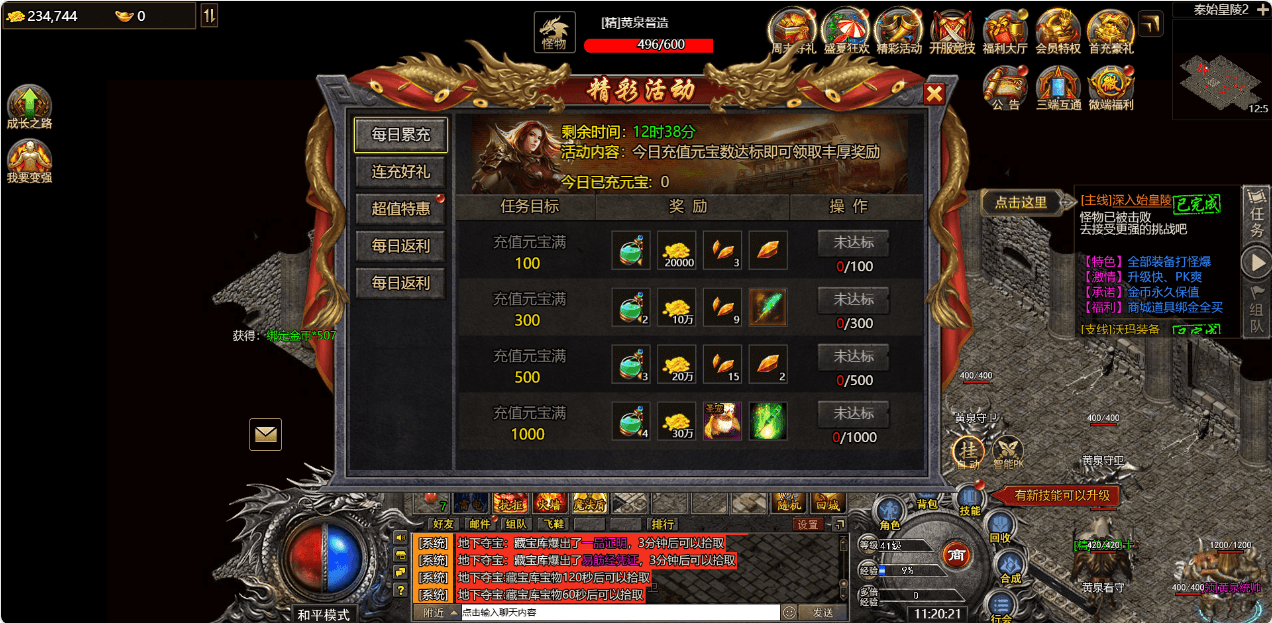Focus the chat text input box
This screenshot has width=1272, height=623.
point(618,612)
